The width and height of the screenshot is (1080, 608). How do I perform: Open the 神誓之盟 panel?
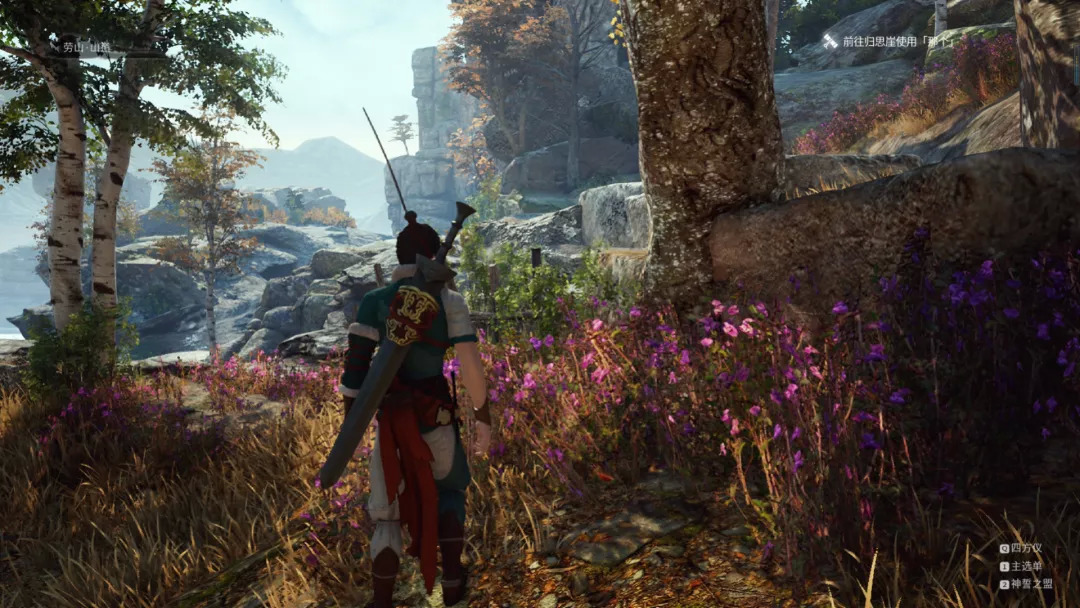(x=1024, y=583)
